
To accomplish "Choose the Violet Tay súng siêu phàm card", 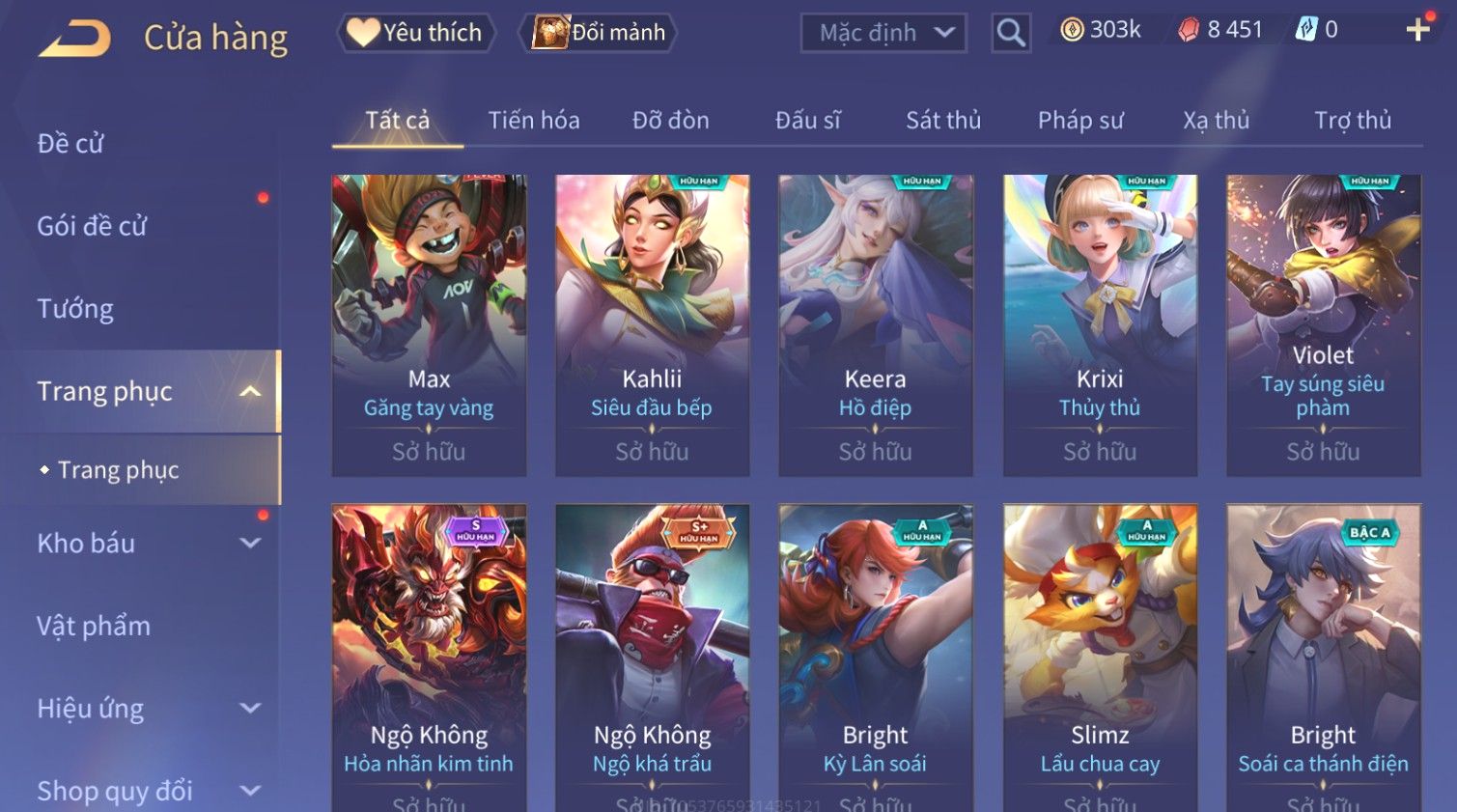I will [1323, 324].
